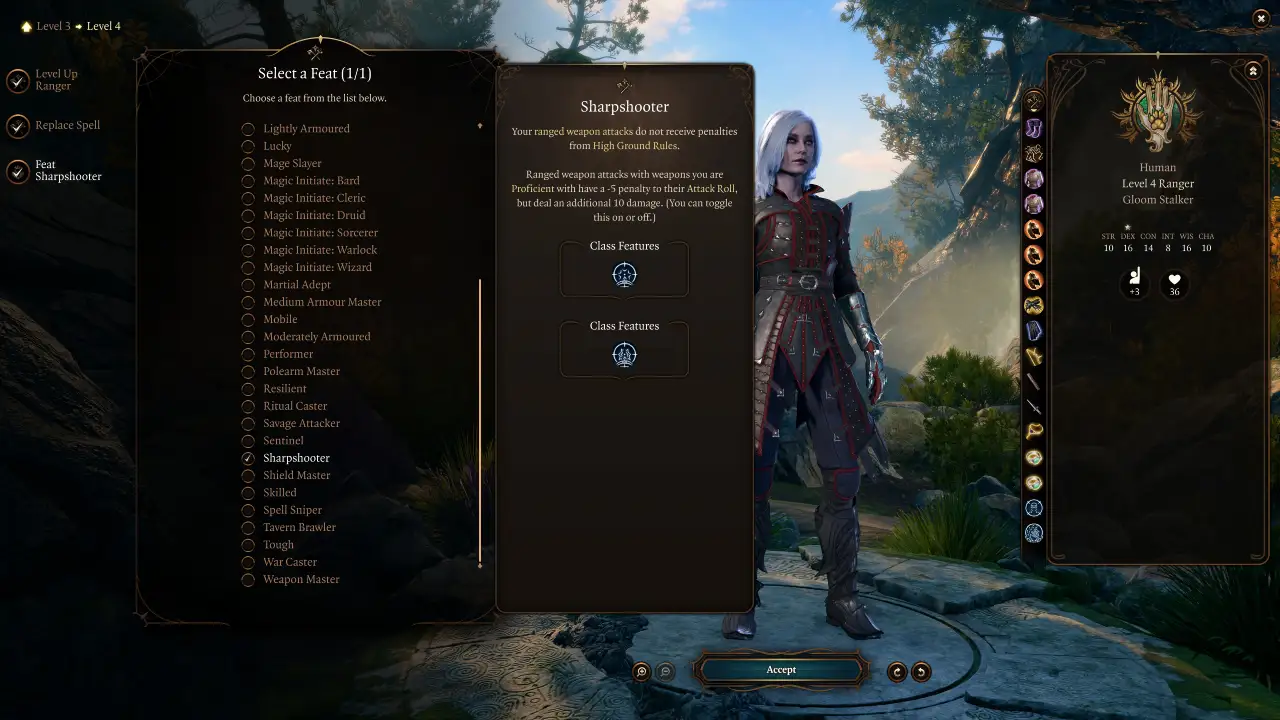The height and width of the screenshot is (720, 1280).
Task: Open the Replace Spell step
Action: point(67,124)
